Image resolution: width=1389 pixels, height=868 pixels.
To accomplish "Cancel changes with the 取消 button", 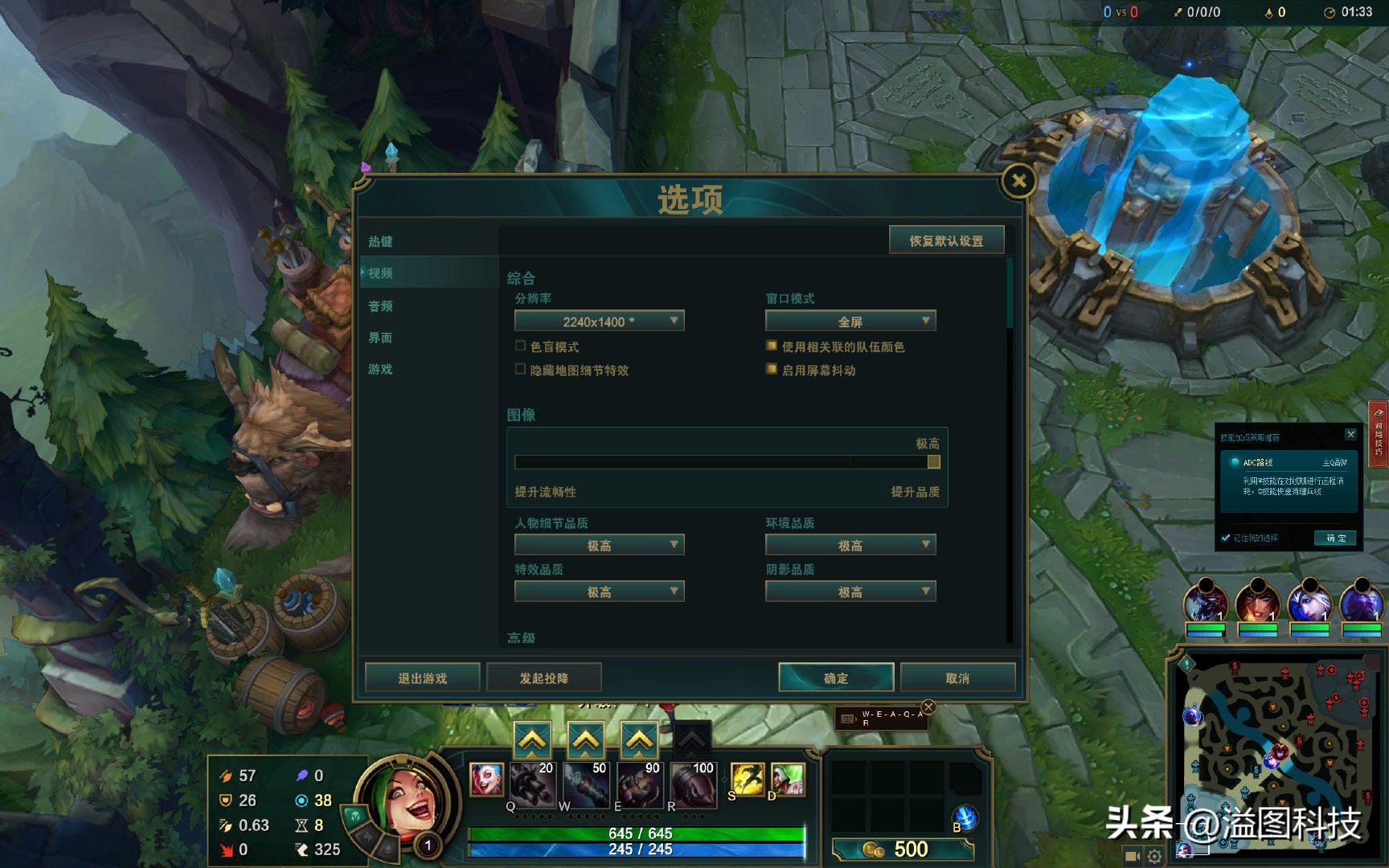I will point(957,678).
